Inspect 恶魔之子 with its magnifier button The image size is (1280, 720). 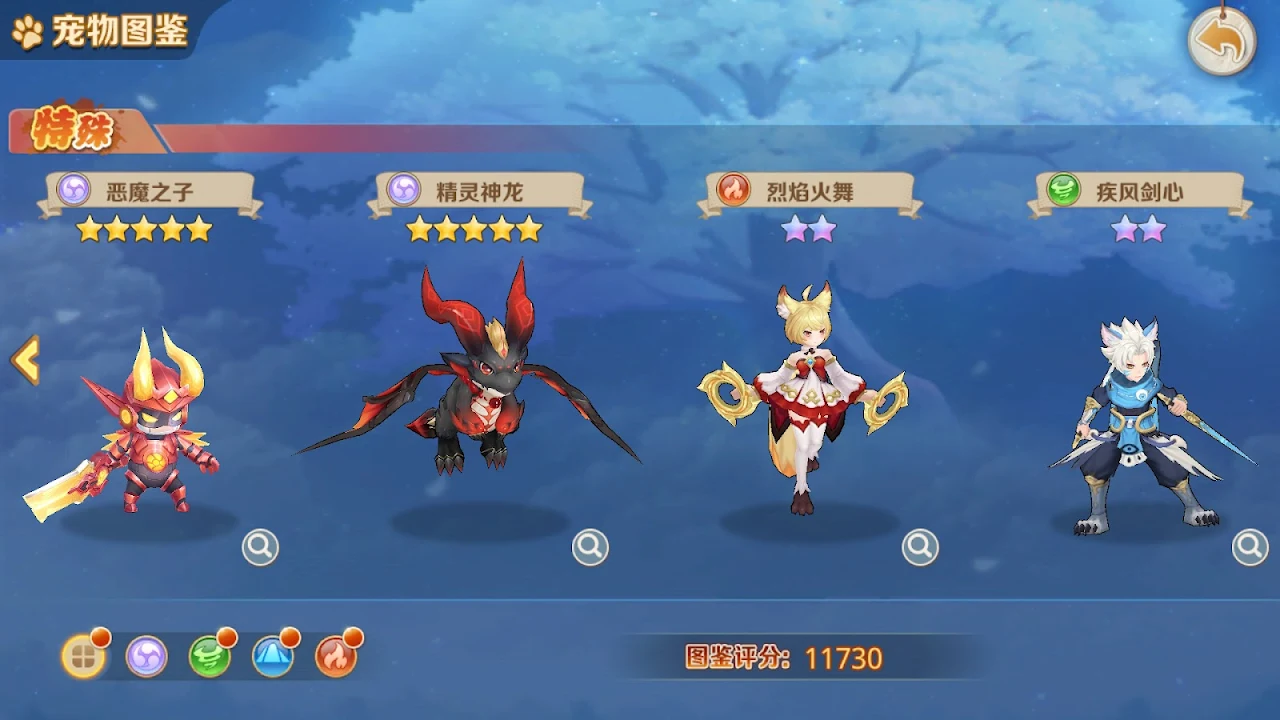pyautogui.click(x=260, y=547)
